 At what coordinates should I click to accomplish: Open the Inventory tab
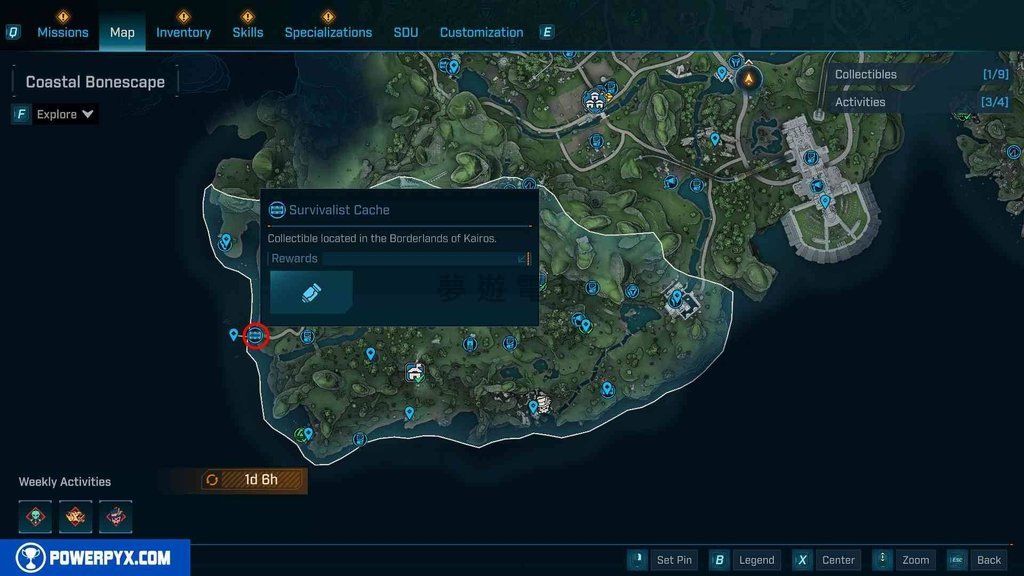183,32
